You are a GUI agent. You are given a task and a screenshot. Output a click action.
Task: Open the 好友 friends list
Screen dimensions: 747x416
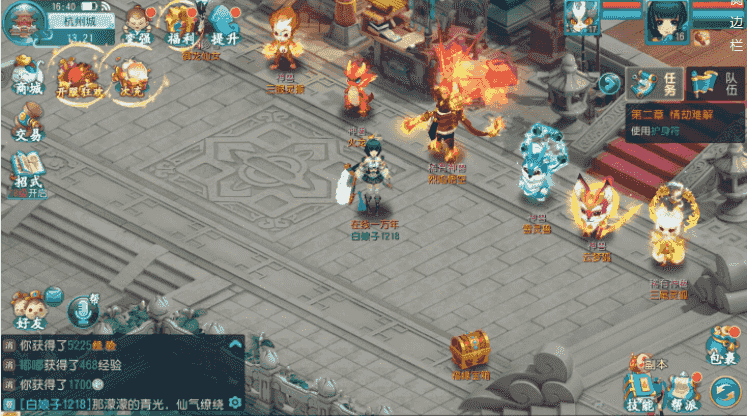tap(29, 307)
